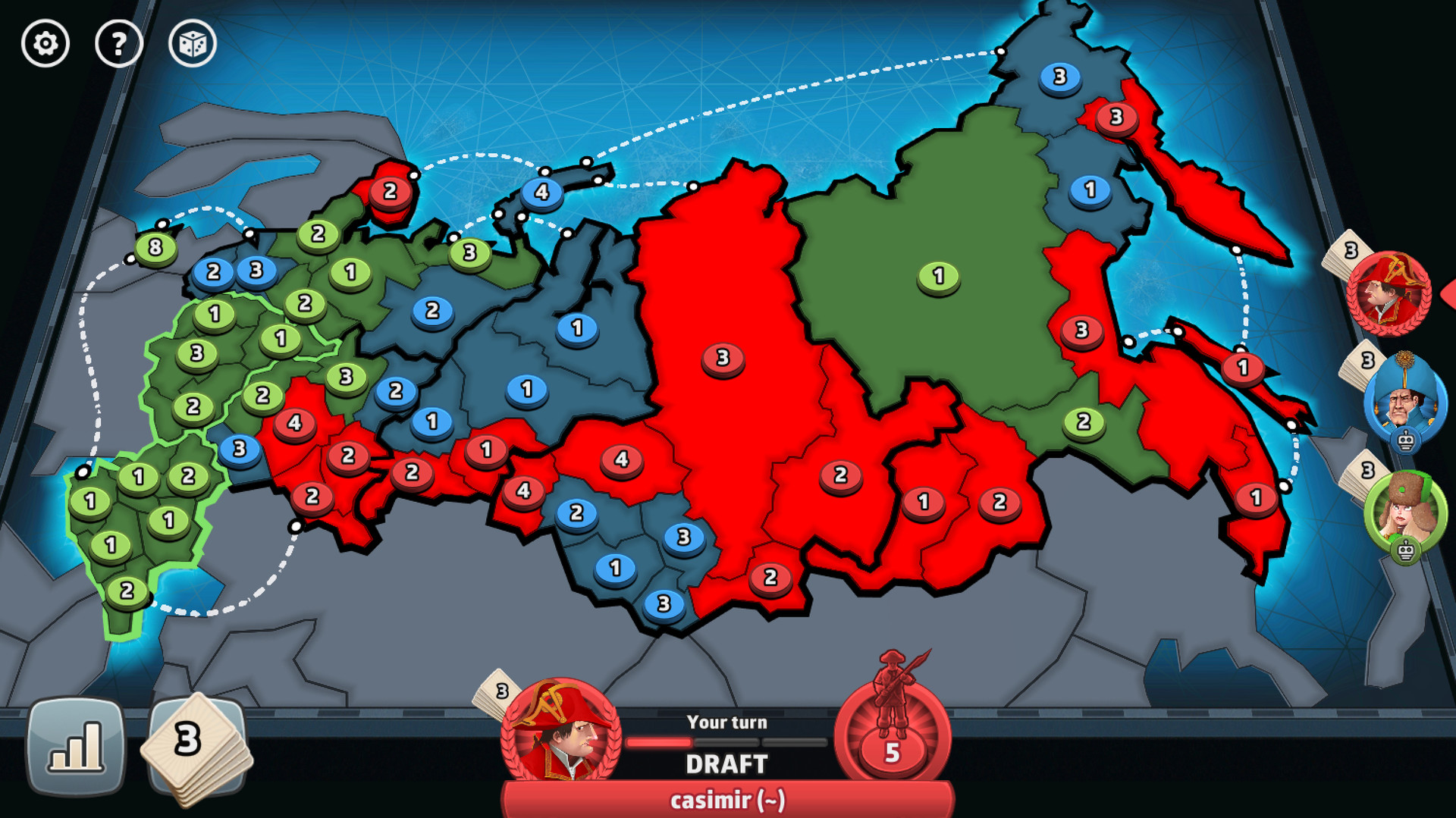Select the green territory with 8 troops

coord(155,248)
